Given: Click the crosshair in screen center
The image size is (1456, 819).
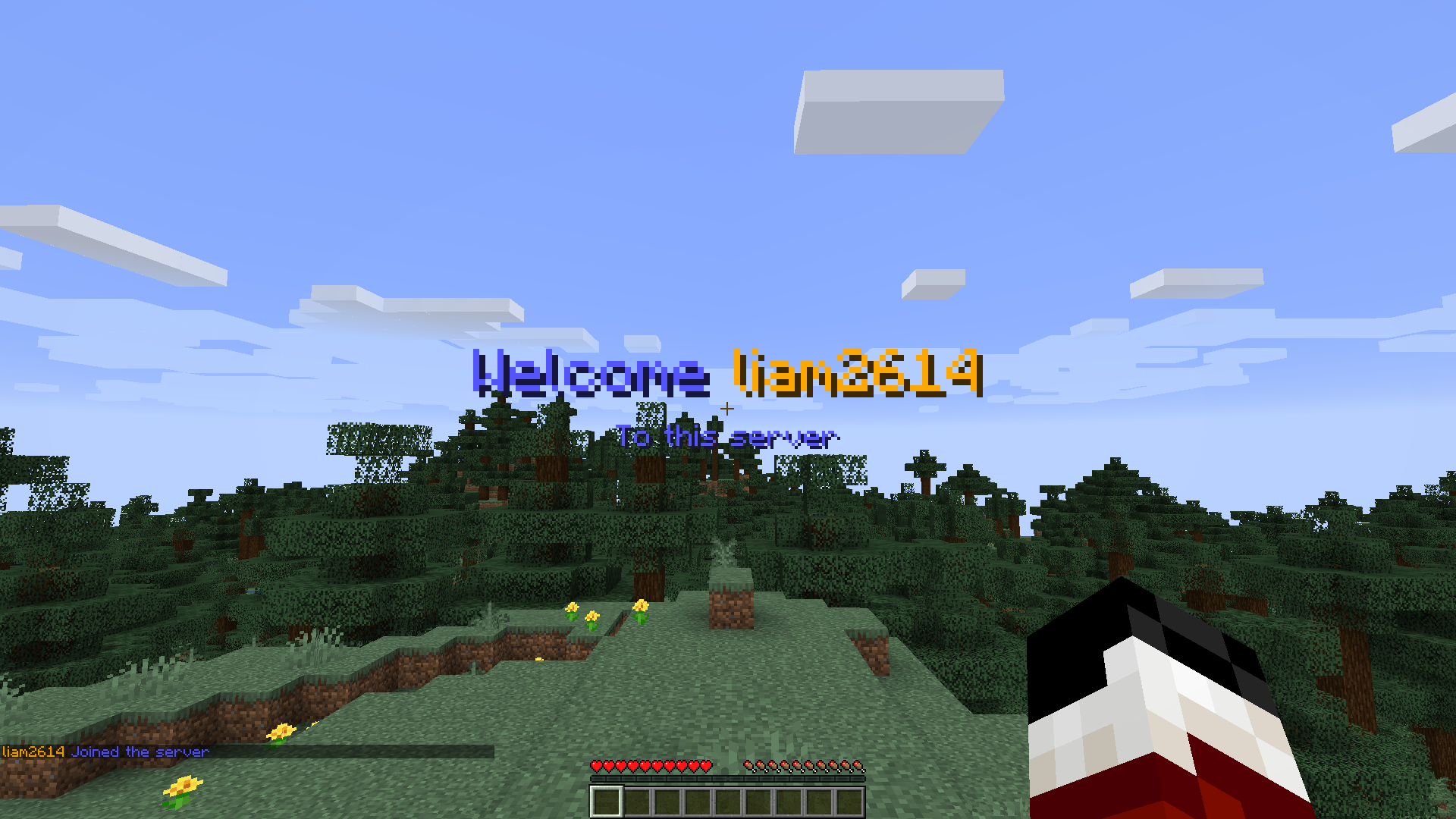Looking at the screenshot, I should pos(728,409).
